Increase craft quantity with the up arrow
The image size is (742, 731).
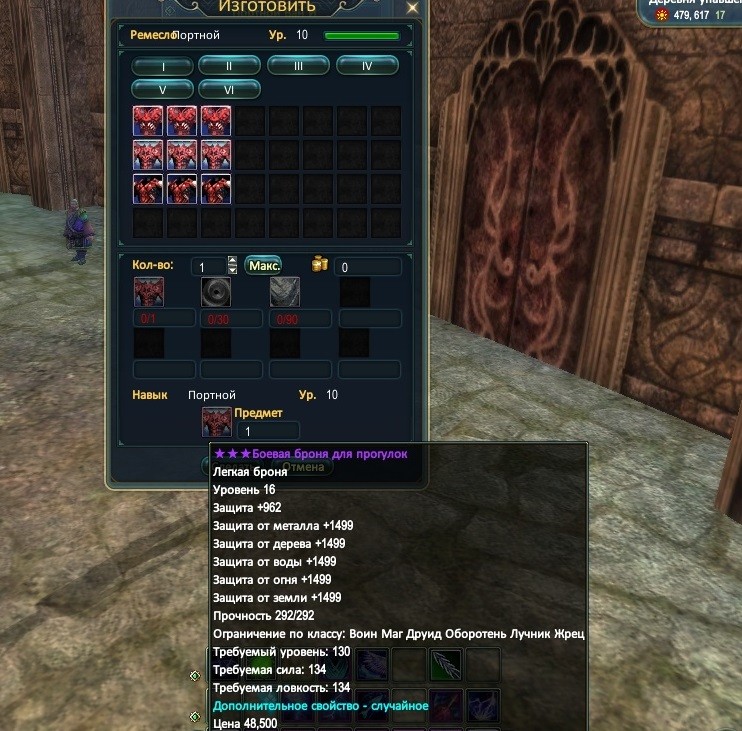pos(233,262)
